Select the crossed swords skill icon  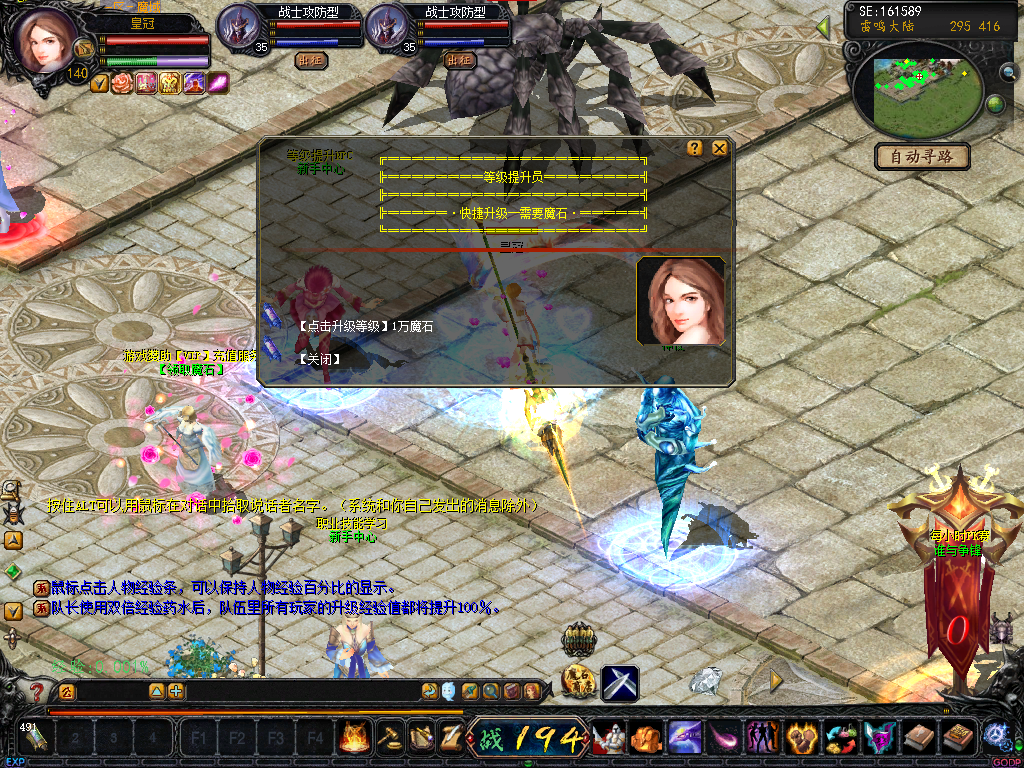pyautogui.click(x=619, y=683)
